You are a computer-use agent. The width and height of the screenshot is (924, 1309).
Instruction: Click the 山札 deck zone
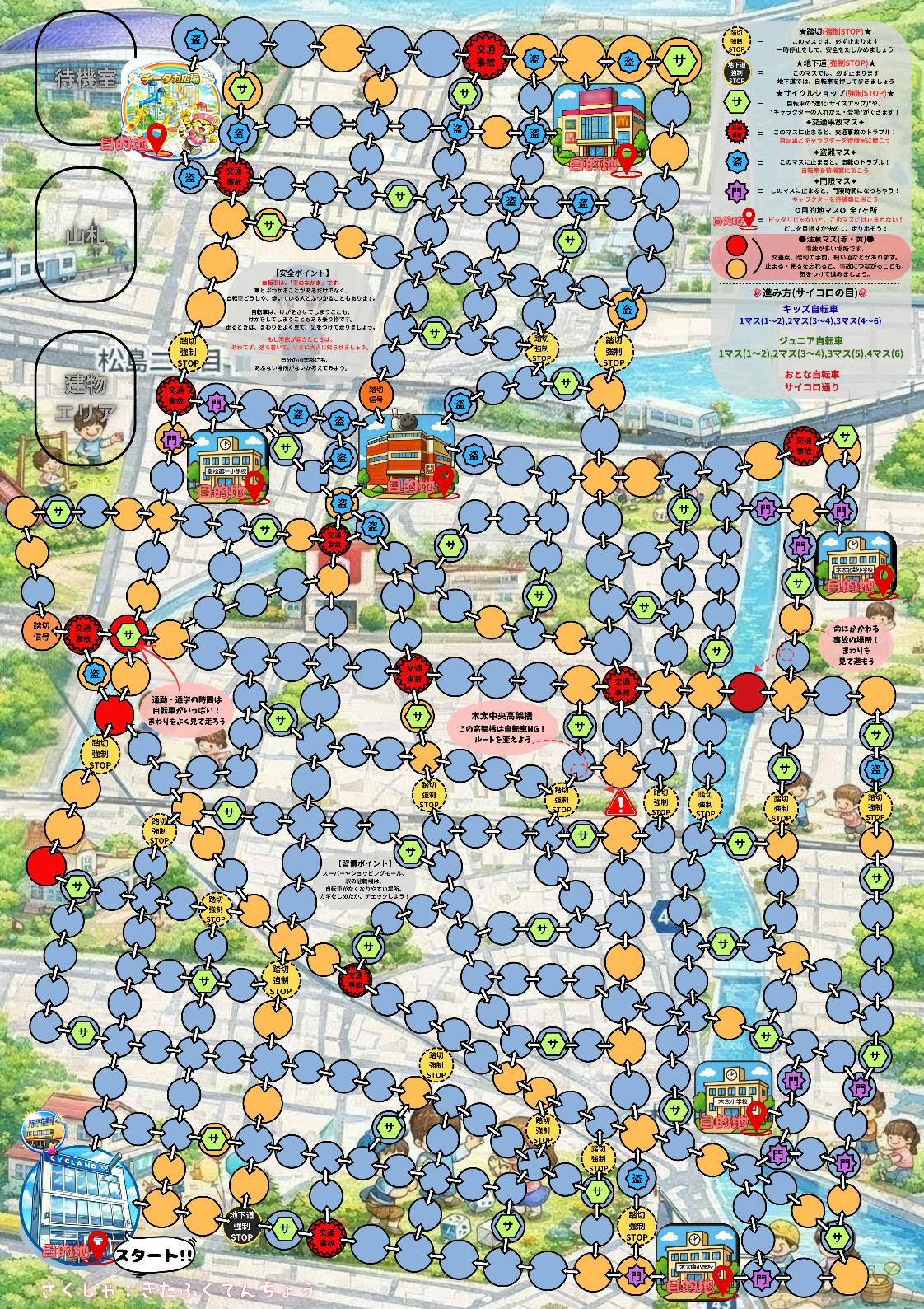(85, 236)
